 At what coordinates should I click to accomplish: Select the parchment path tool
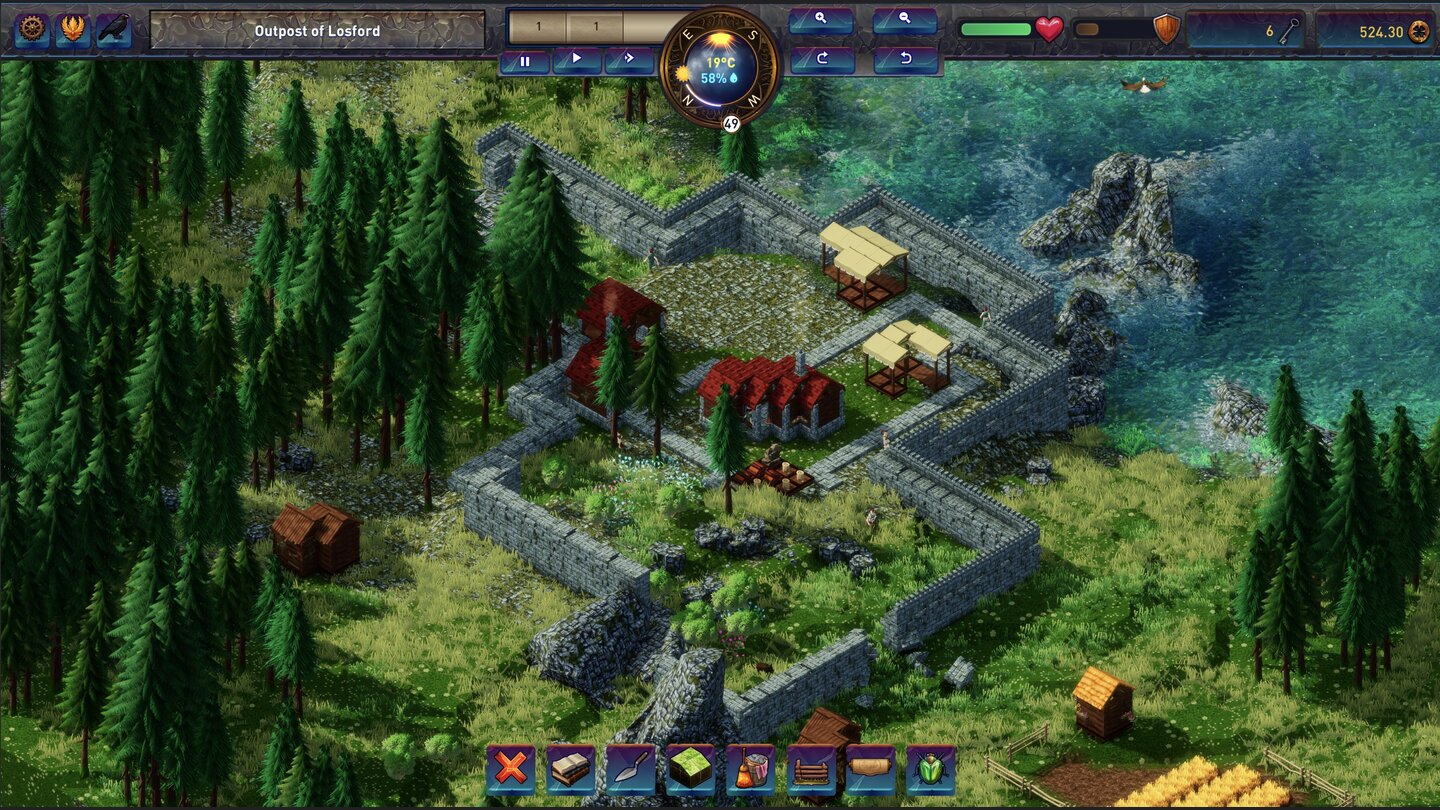[x=875, y=769]
